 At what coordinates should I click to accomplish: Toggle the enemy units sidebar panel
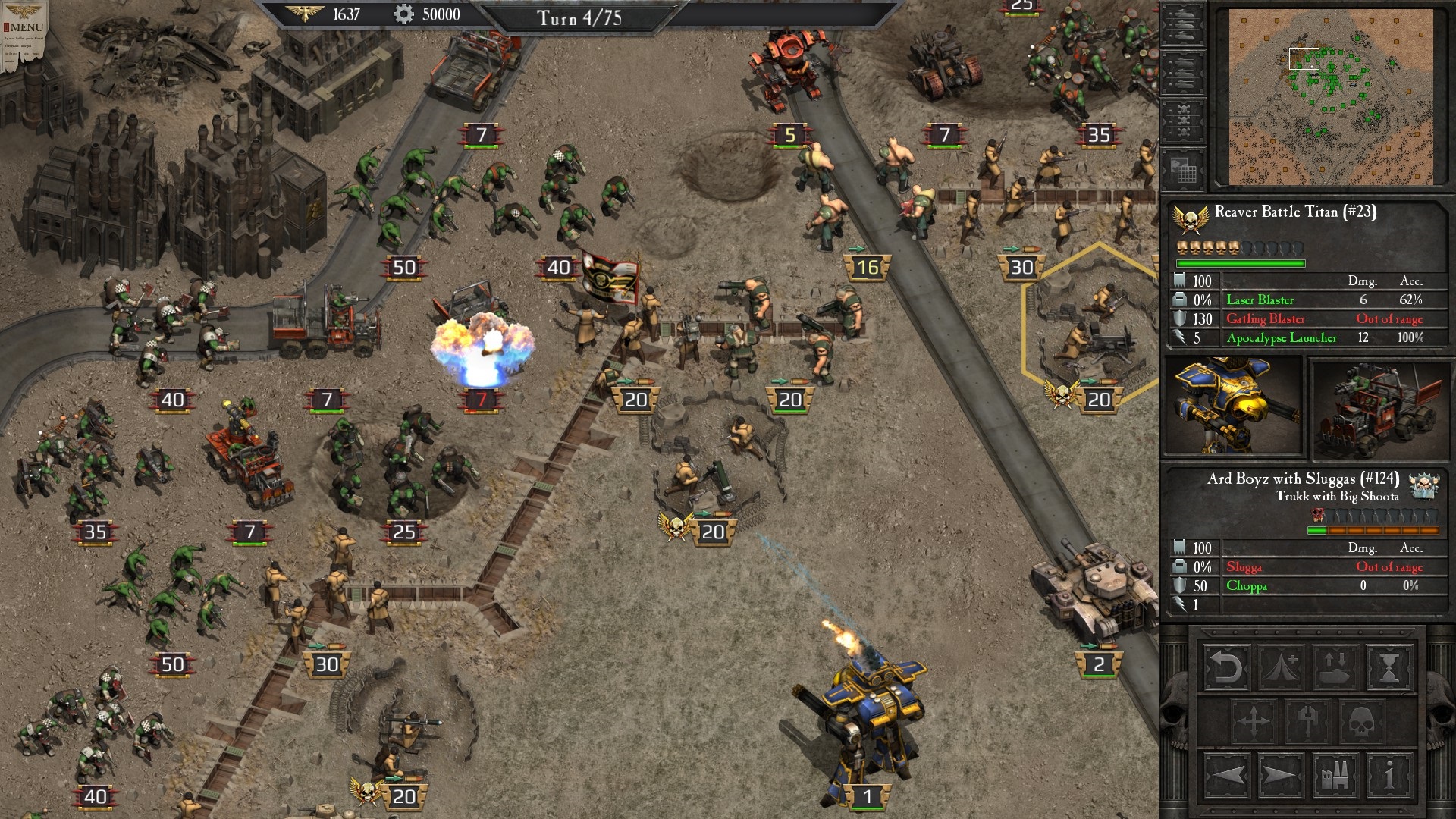pos(1185,73)
